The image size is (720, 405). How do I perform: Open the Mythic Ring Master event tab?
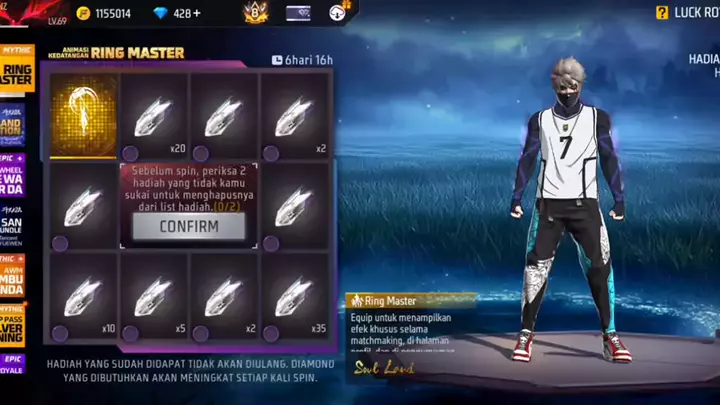pyautogui.click(x=16, y=68)
